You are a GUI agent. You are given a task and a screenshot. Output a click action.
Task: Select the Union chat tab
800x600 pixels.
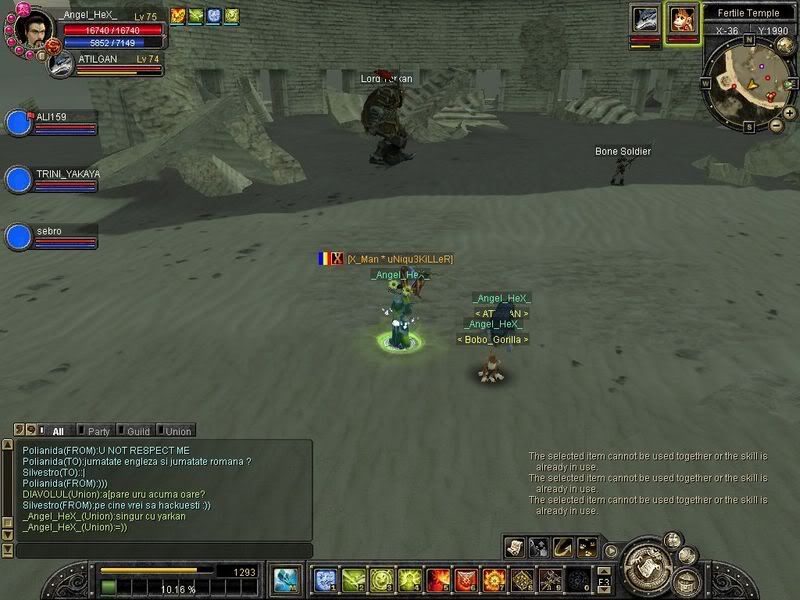178,431
